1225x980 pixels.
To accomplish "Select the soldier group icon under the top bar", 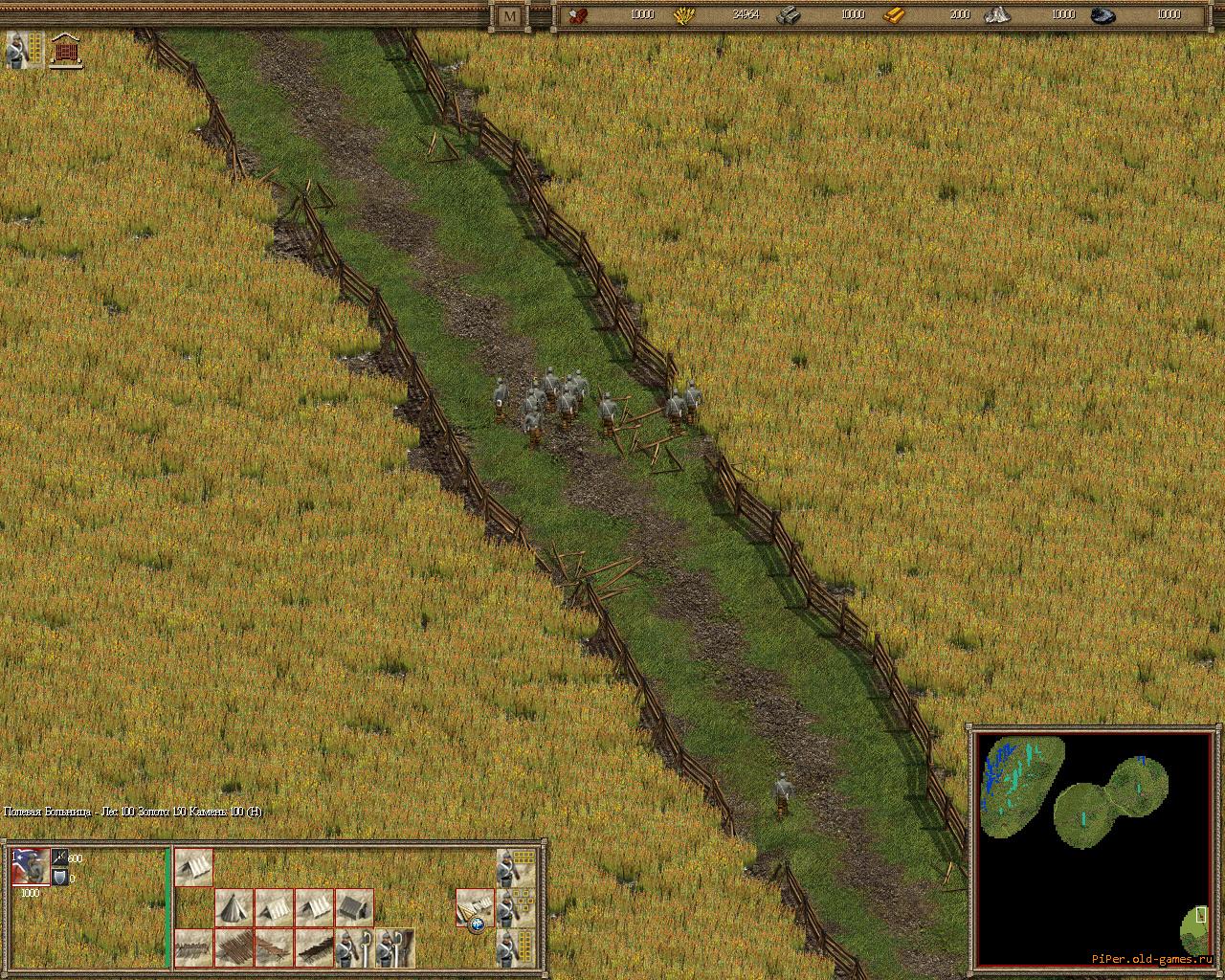I will coord(24,50).
